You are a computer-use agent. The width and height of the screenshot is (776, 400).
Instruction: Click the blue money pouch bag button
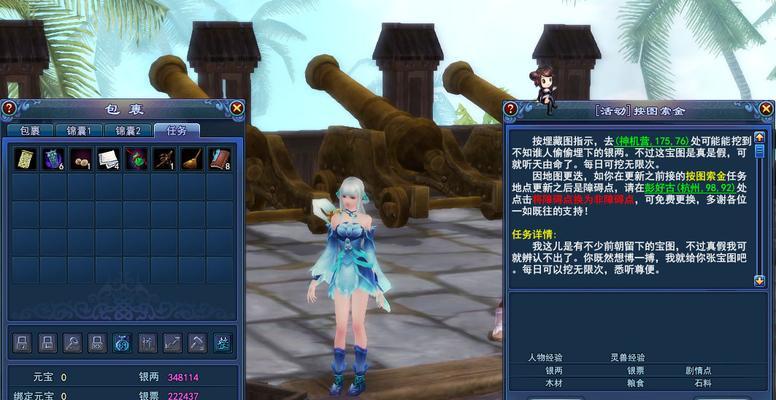(122, 343)
